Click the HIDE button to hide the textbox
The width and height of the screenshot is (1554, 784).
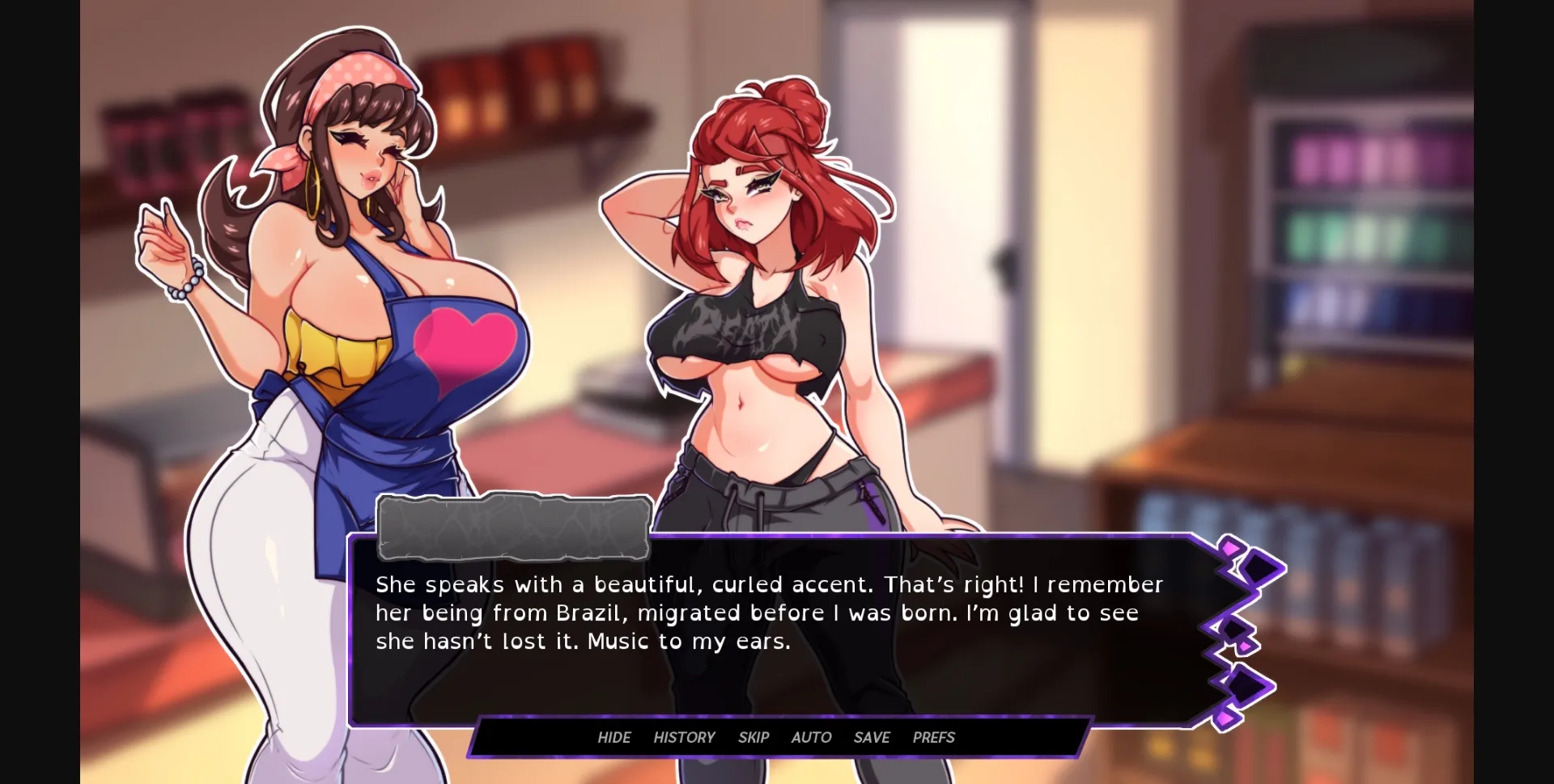click(614, 737)
